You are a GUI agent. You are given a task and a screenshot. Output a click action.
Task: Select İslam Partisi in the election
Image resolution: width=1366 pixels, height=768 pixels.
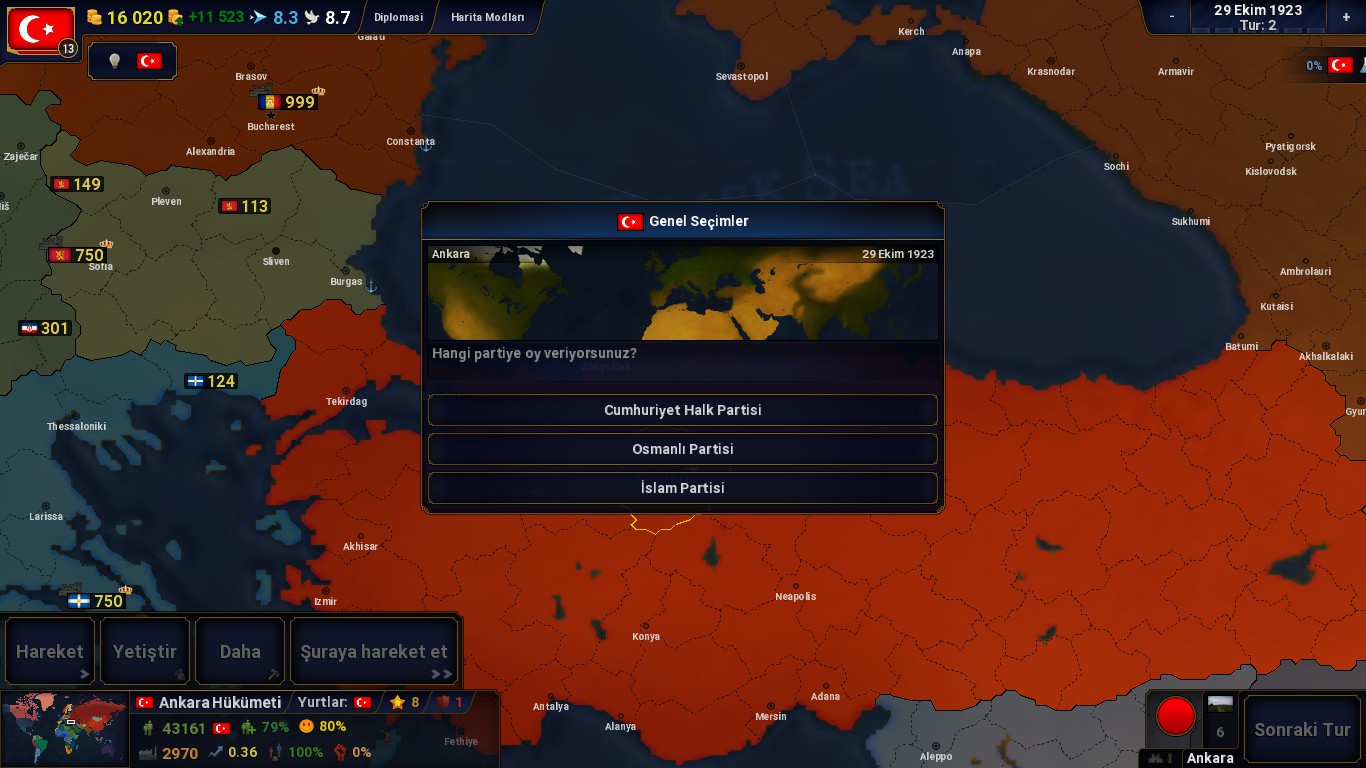(682, 488)
